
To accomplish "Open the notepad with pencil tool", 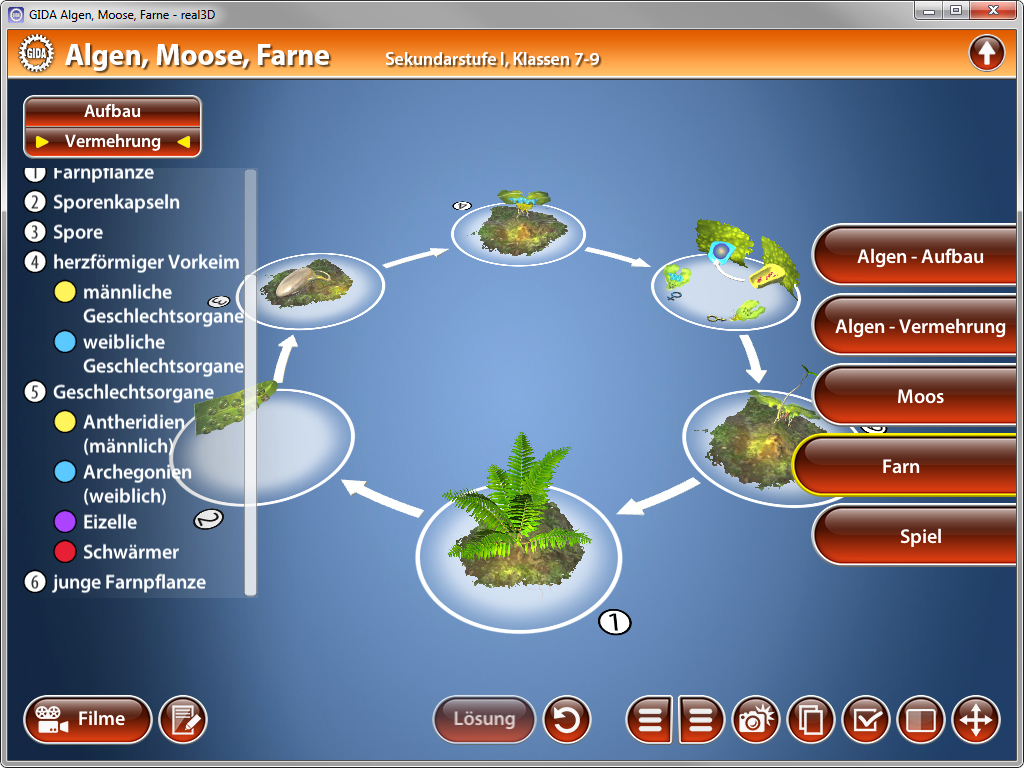I will [183, 719].
